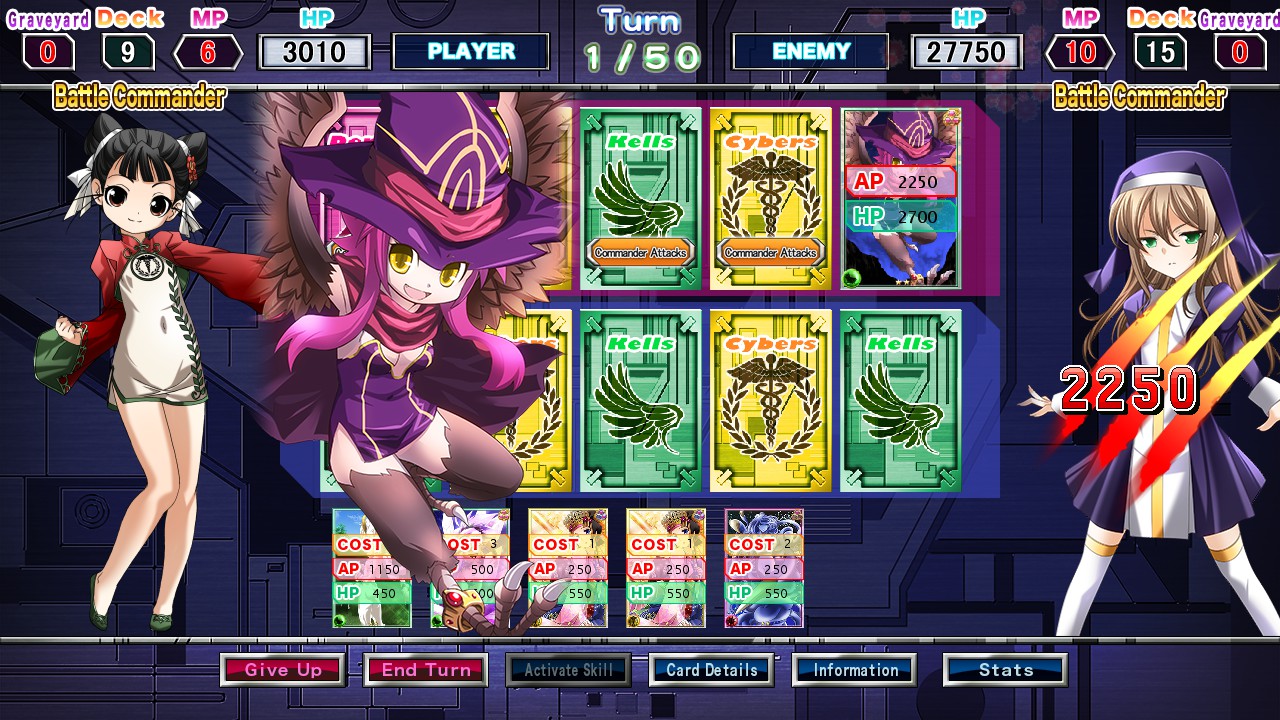Select the enemy card showing AP 2250
This screenshot has height=720, width=1280.
[x=900, y=195]
